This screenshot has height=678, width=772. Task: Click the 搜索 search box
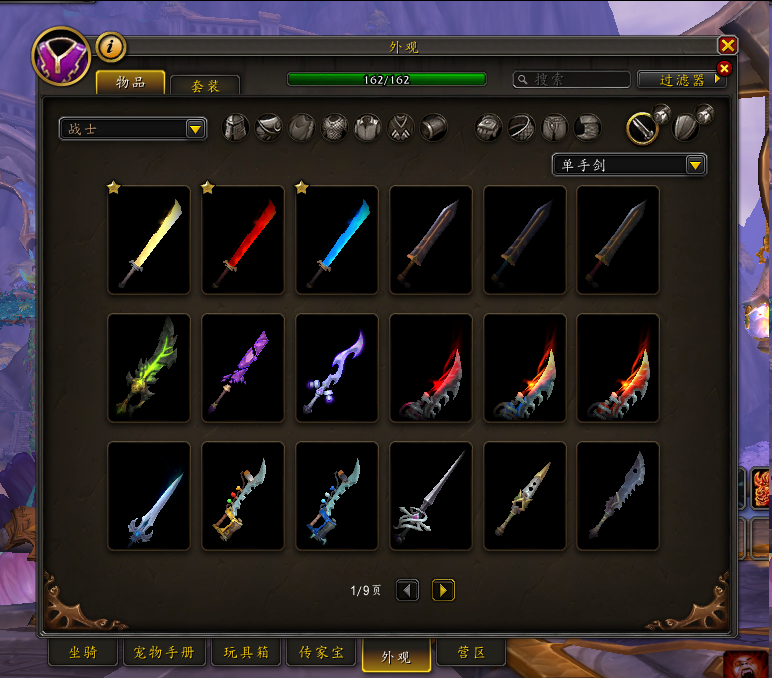pos(571,79)
